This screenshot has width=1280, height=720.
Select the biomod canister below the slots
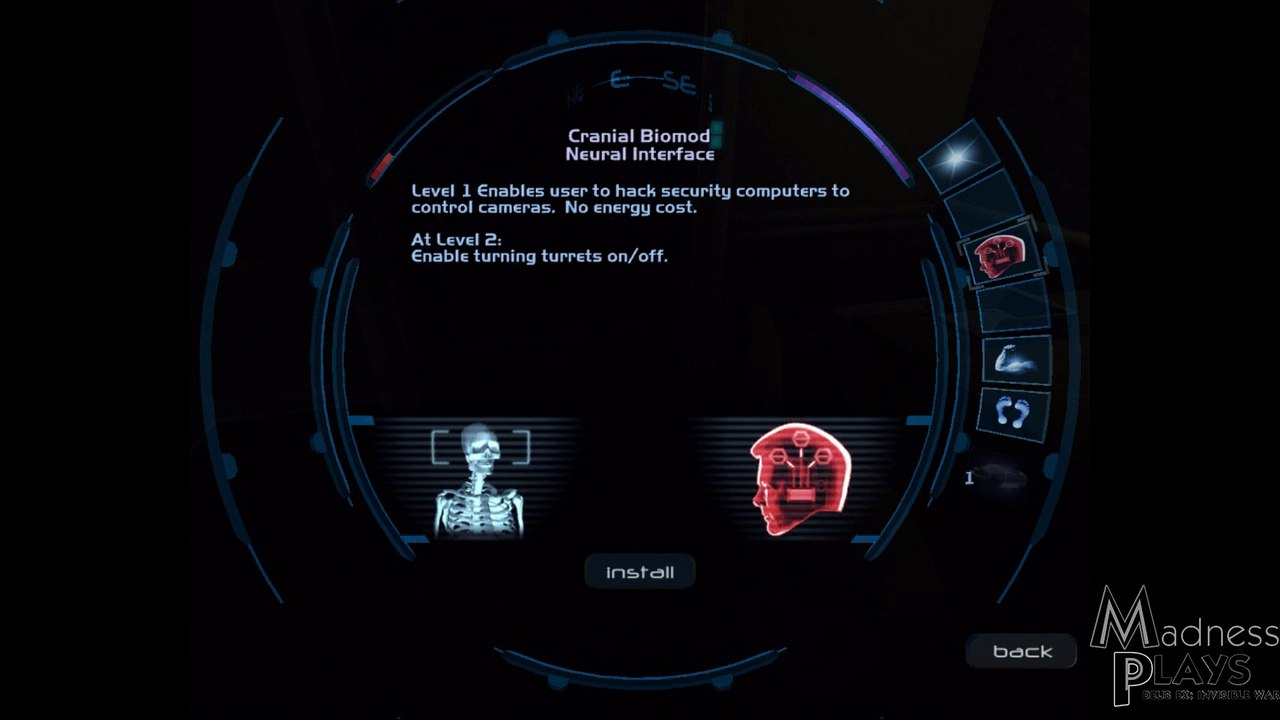1000,477
